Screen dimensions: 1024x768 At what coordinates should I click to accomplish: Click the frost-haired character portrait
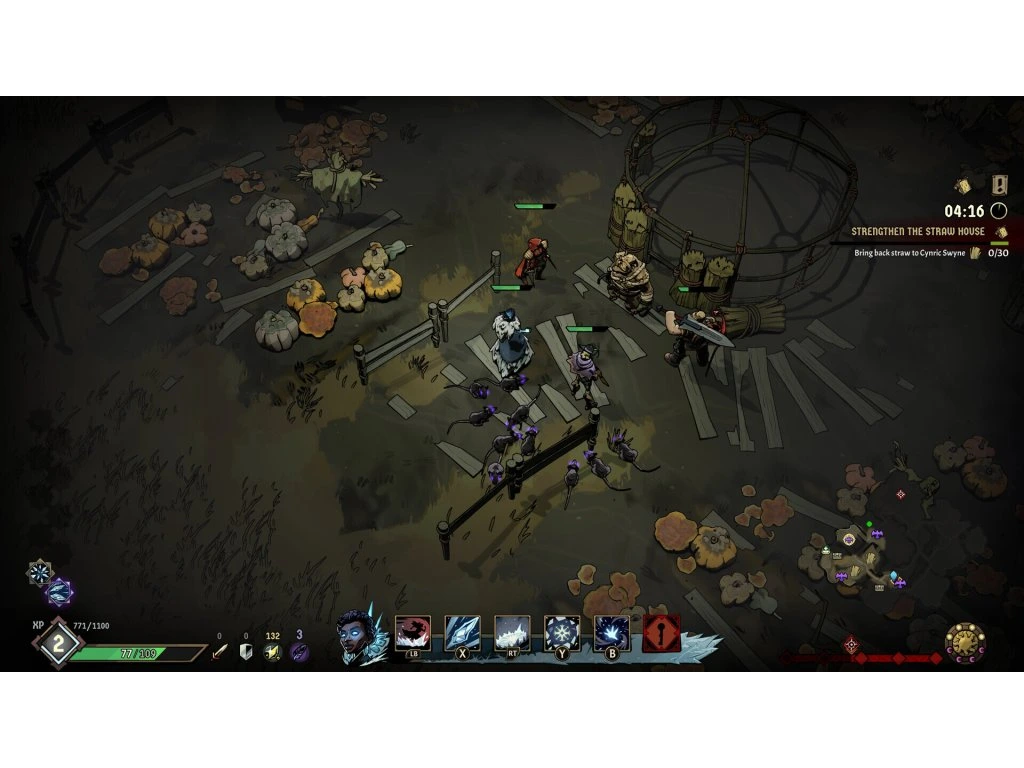point(357,635)
